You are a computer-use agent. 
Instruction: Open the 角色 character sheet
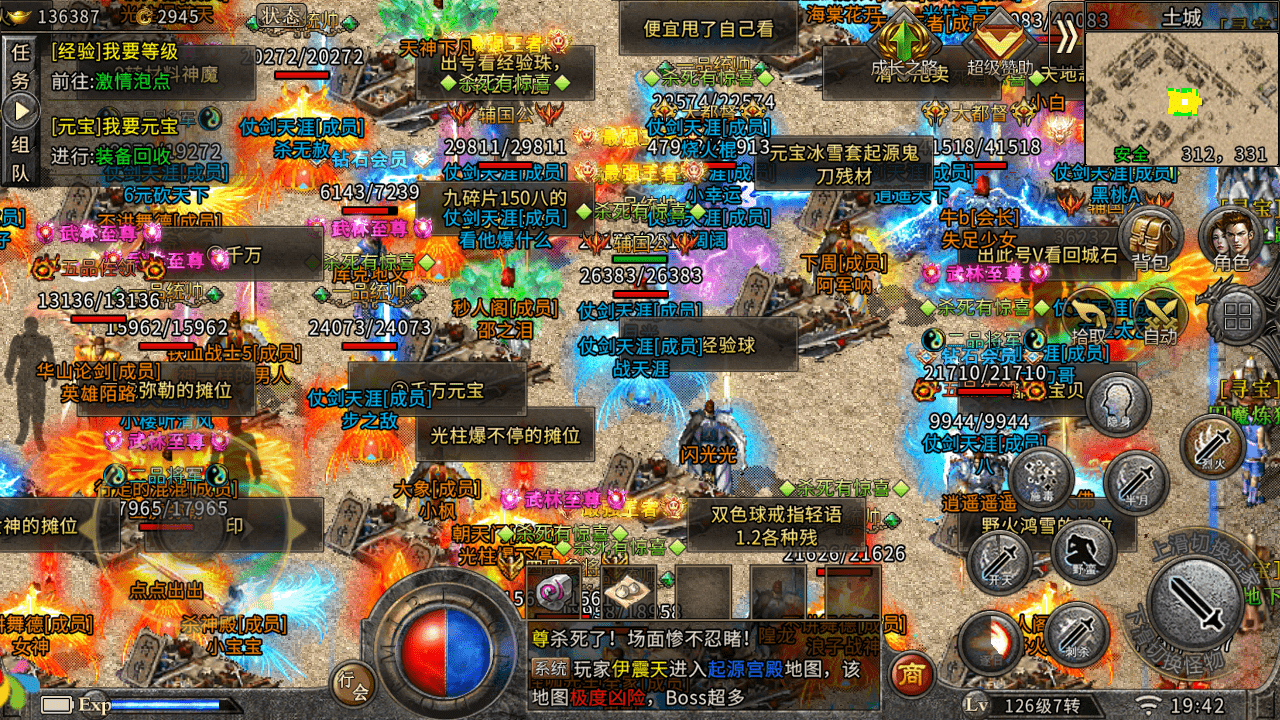(x=1231, y=238)
